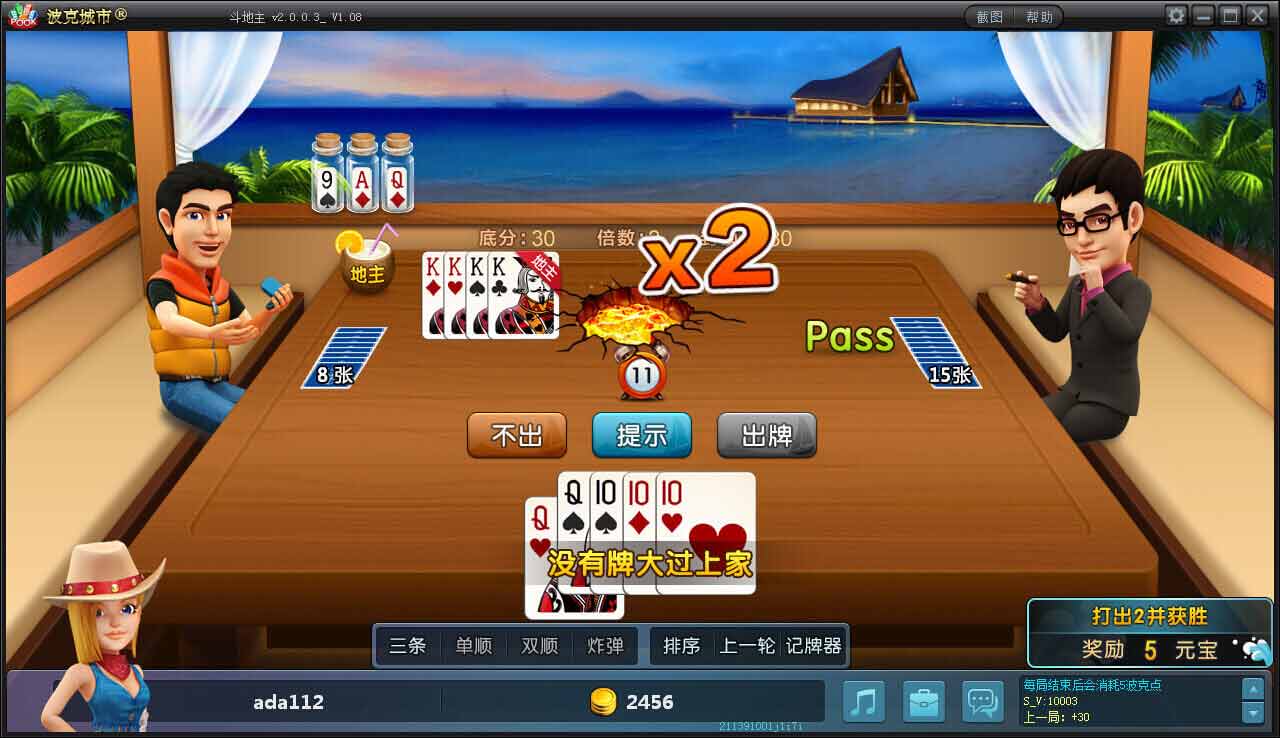
Task: Click the alarm clock timer showing 11
Action: [x=641, y=376]
